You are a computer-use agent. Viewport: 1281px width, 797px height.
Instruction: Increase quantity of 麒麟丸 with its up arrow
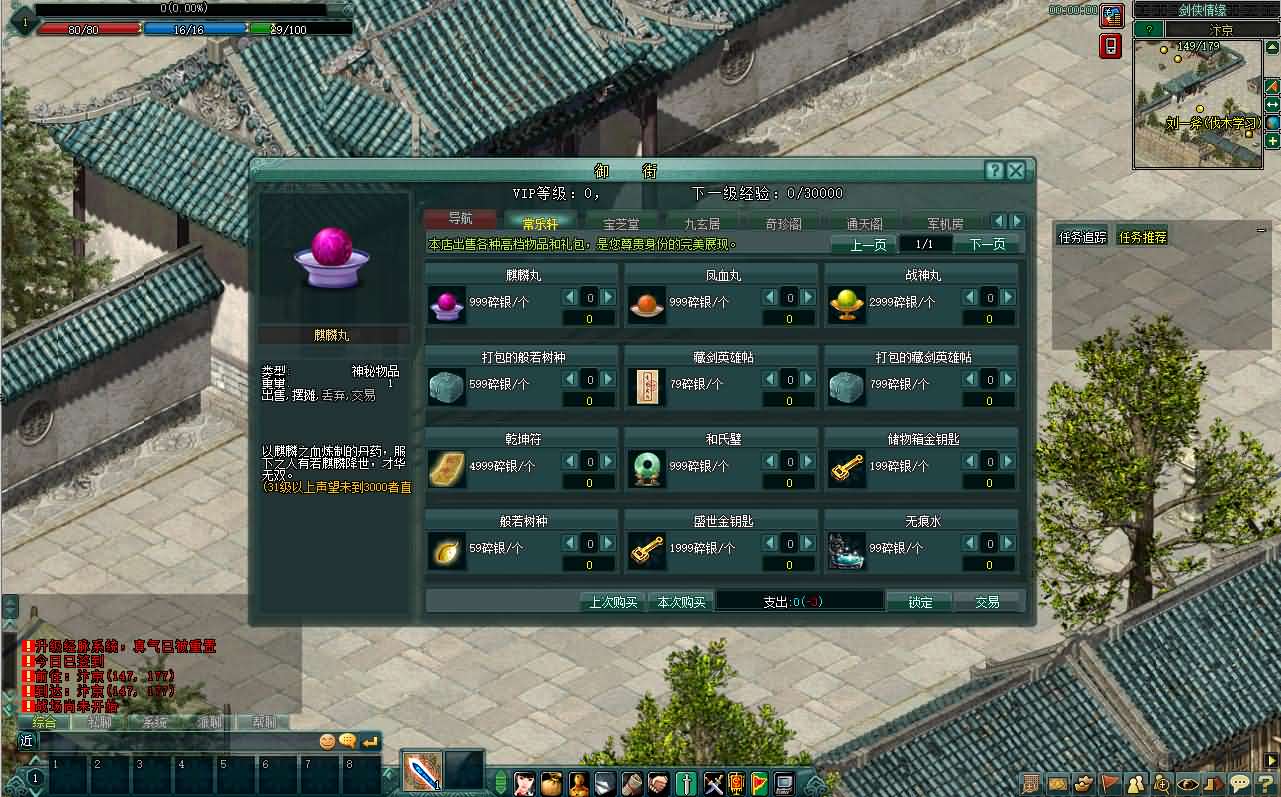(x=609, y=296)
